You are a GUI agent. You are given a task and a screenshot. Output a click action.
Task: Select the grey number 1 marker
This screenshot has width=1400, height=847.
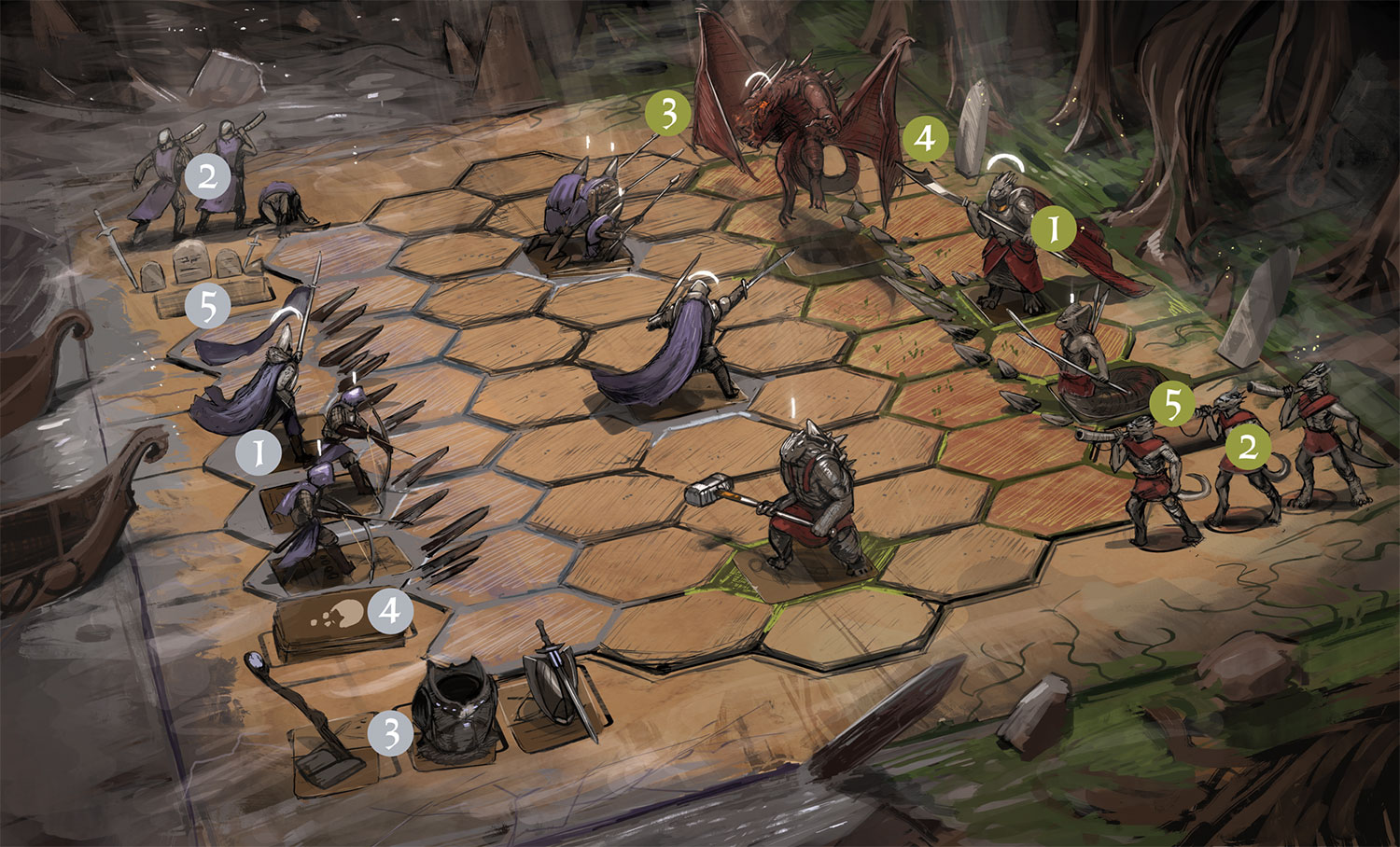(258, 453)
